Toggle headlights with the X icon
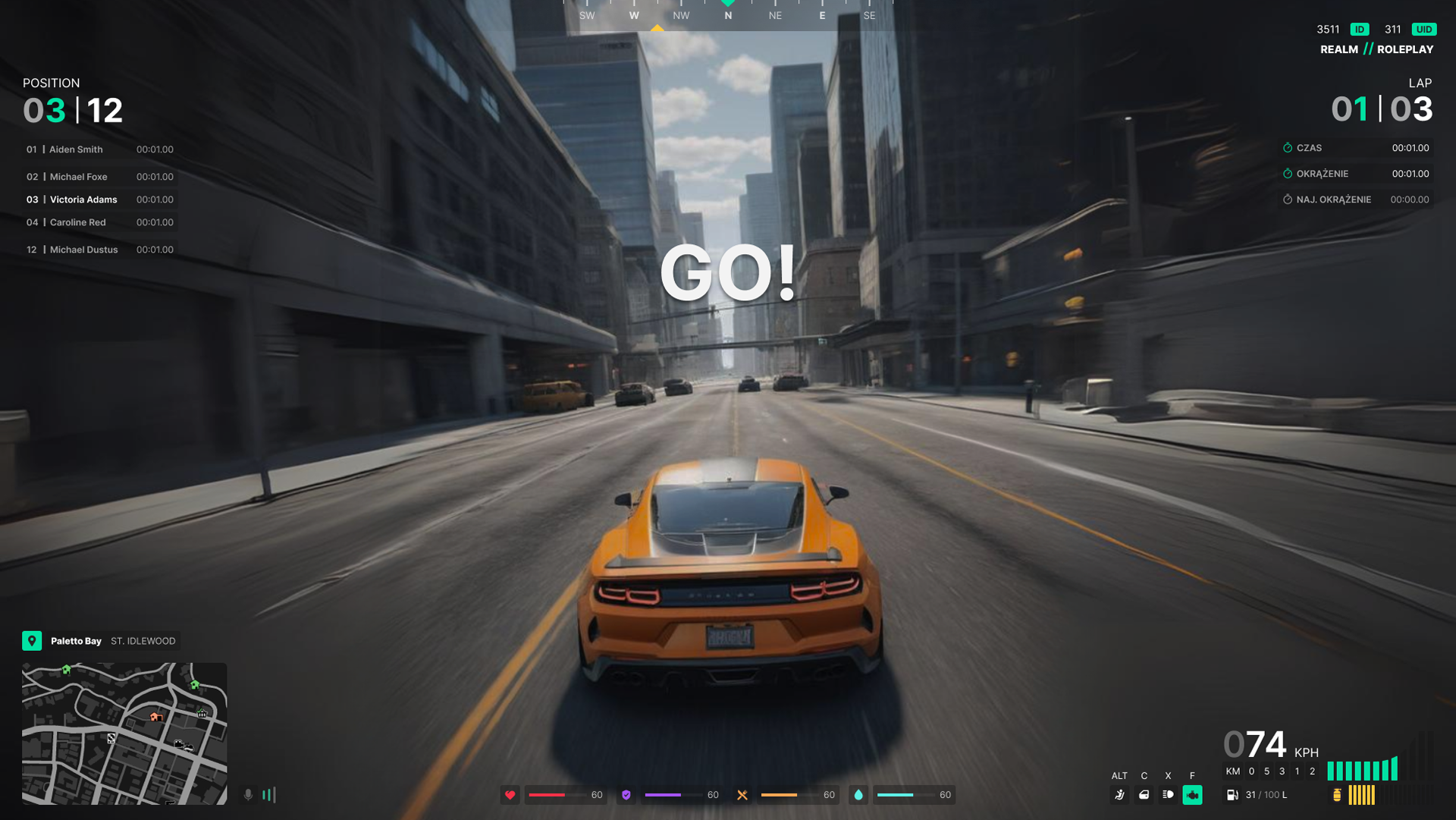Viewport: 1456px width, 820px height. [x=1169, y=795]
